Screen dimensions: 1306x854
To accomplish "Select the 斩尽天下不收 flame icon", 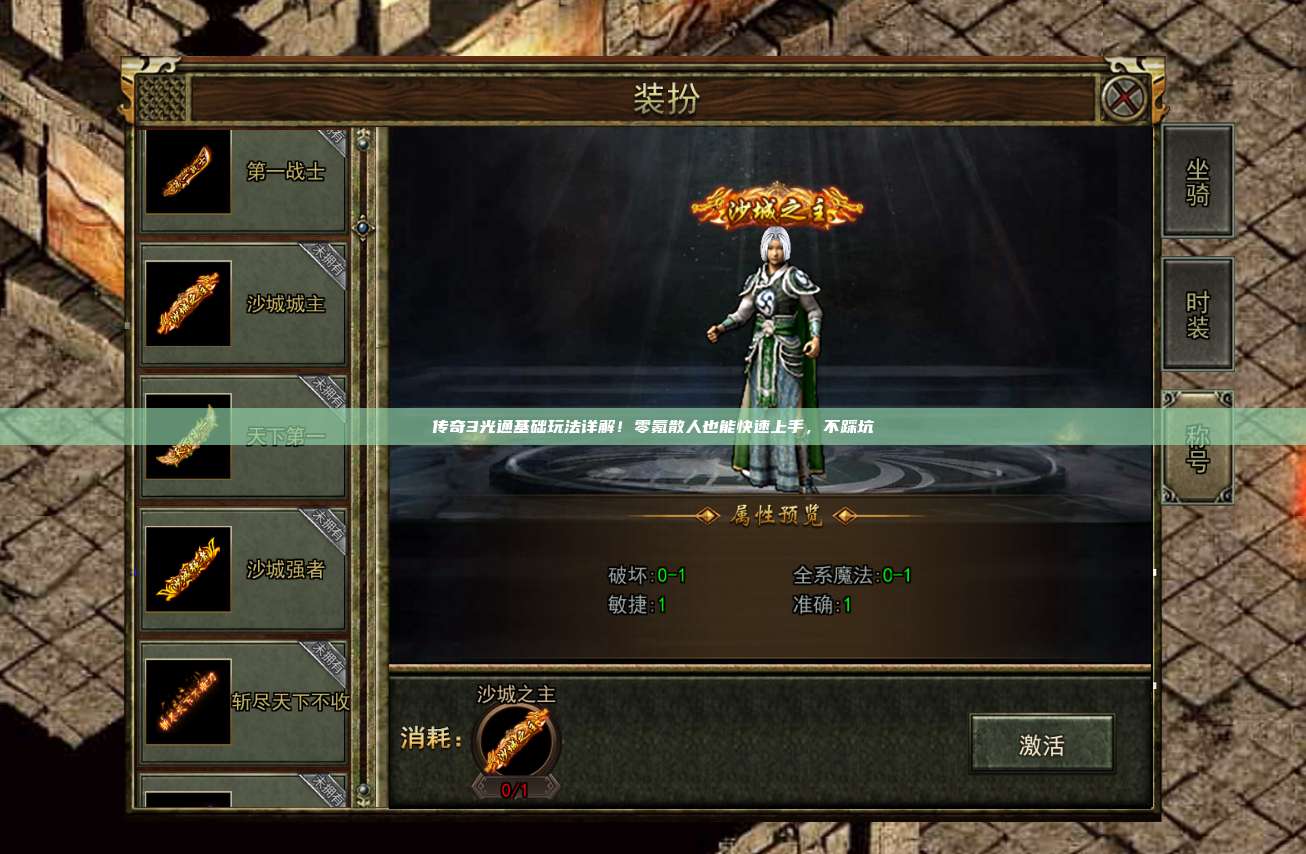I will [x=187, y=702].
